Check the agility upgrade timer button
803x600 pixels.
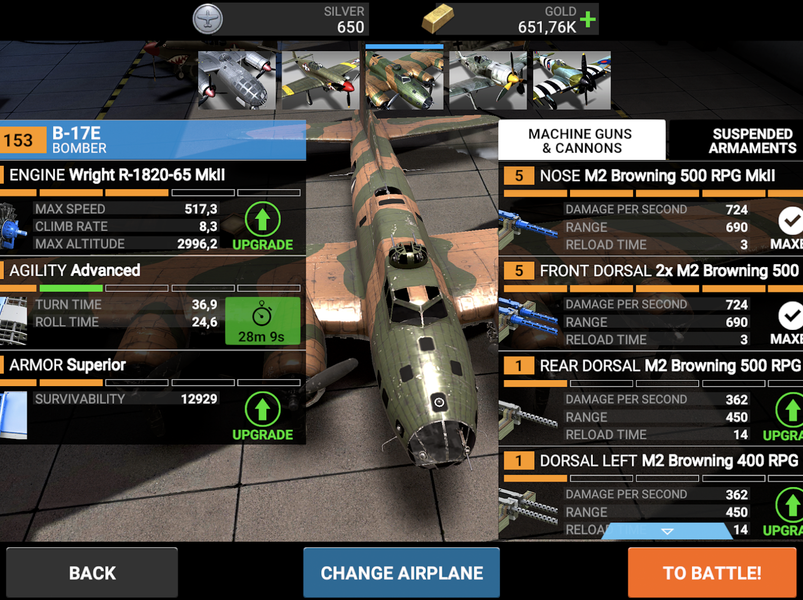point(263,321)
